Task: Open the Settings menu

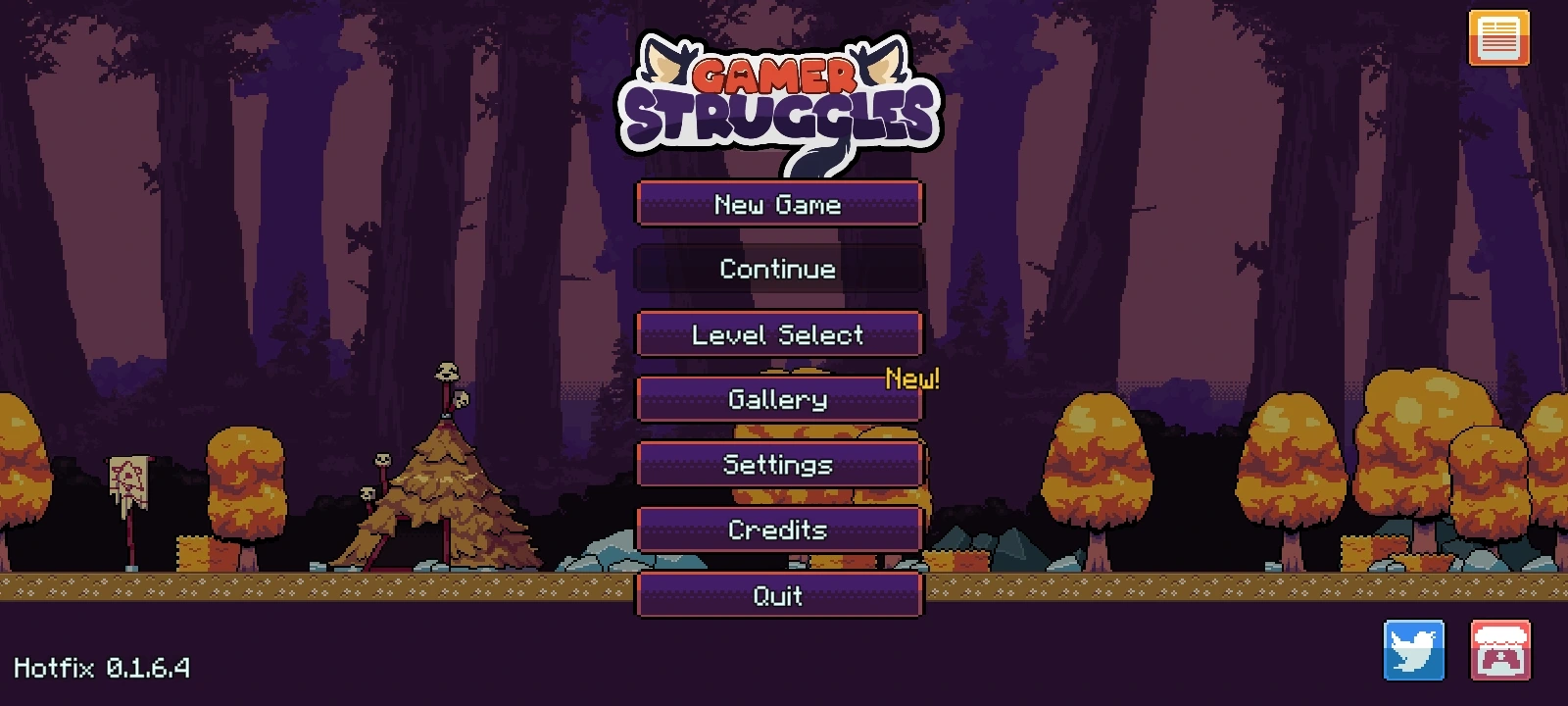Action: [779, 465]
